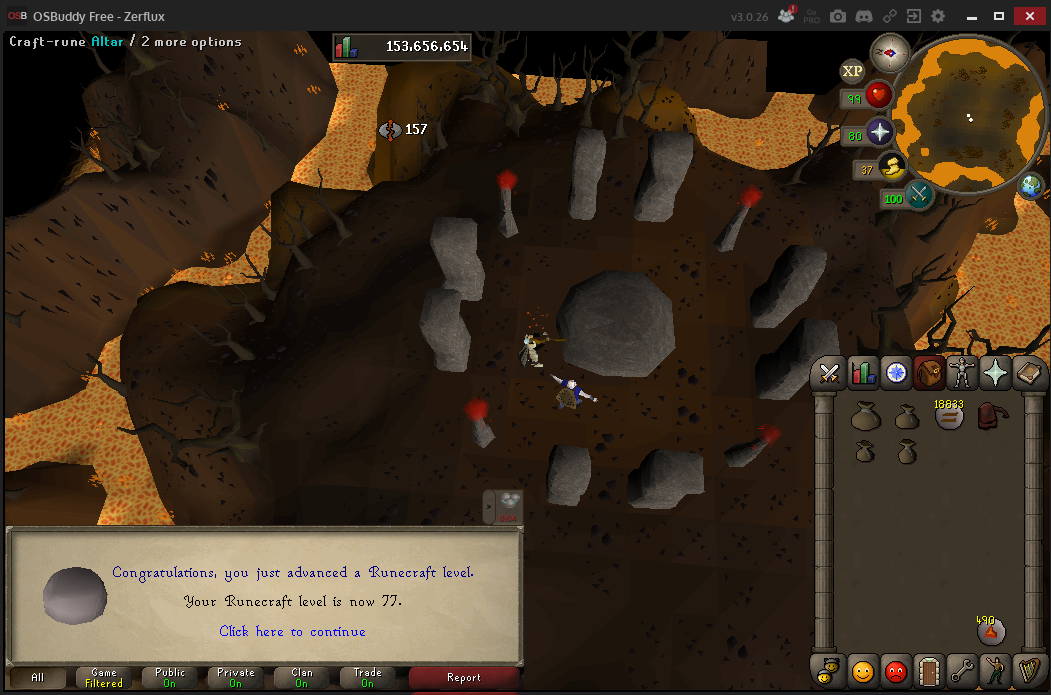Open the Combat Options tab
1051x695 pixels.
click(829, 374)
